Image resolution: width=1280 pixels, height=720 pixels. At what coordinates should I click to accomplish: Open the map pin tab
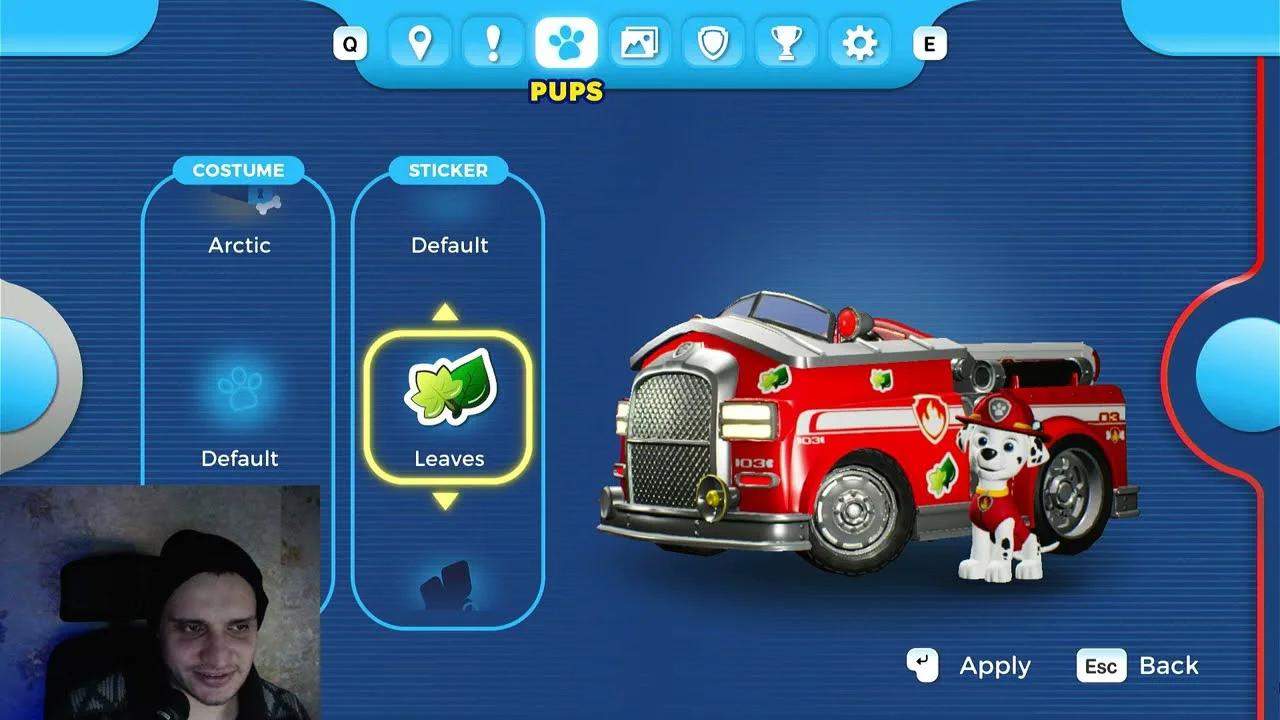(420, 43)
